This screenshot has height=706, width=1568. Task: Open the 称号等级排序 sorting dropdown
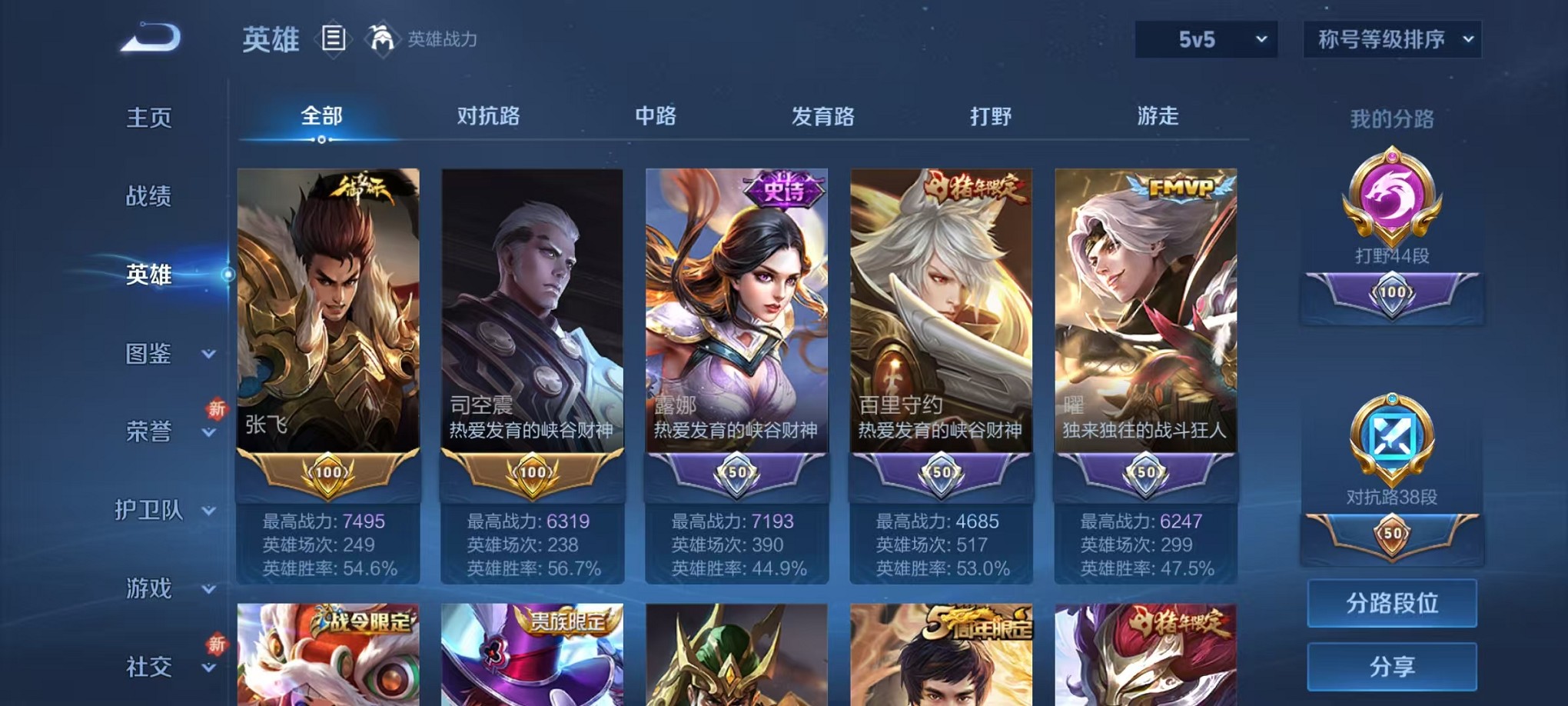pyautogui.click(x=1391, y=38)
